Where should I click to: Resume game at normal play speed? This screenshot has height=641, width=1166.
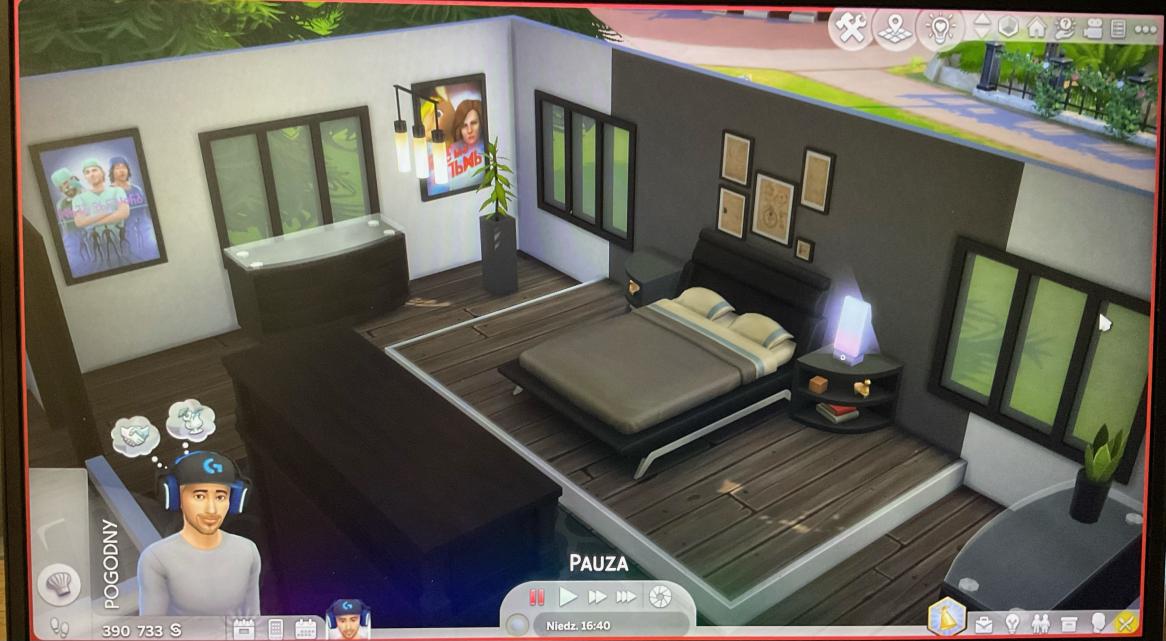567,597
